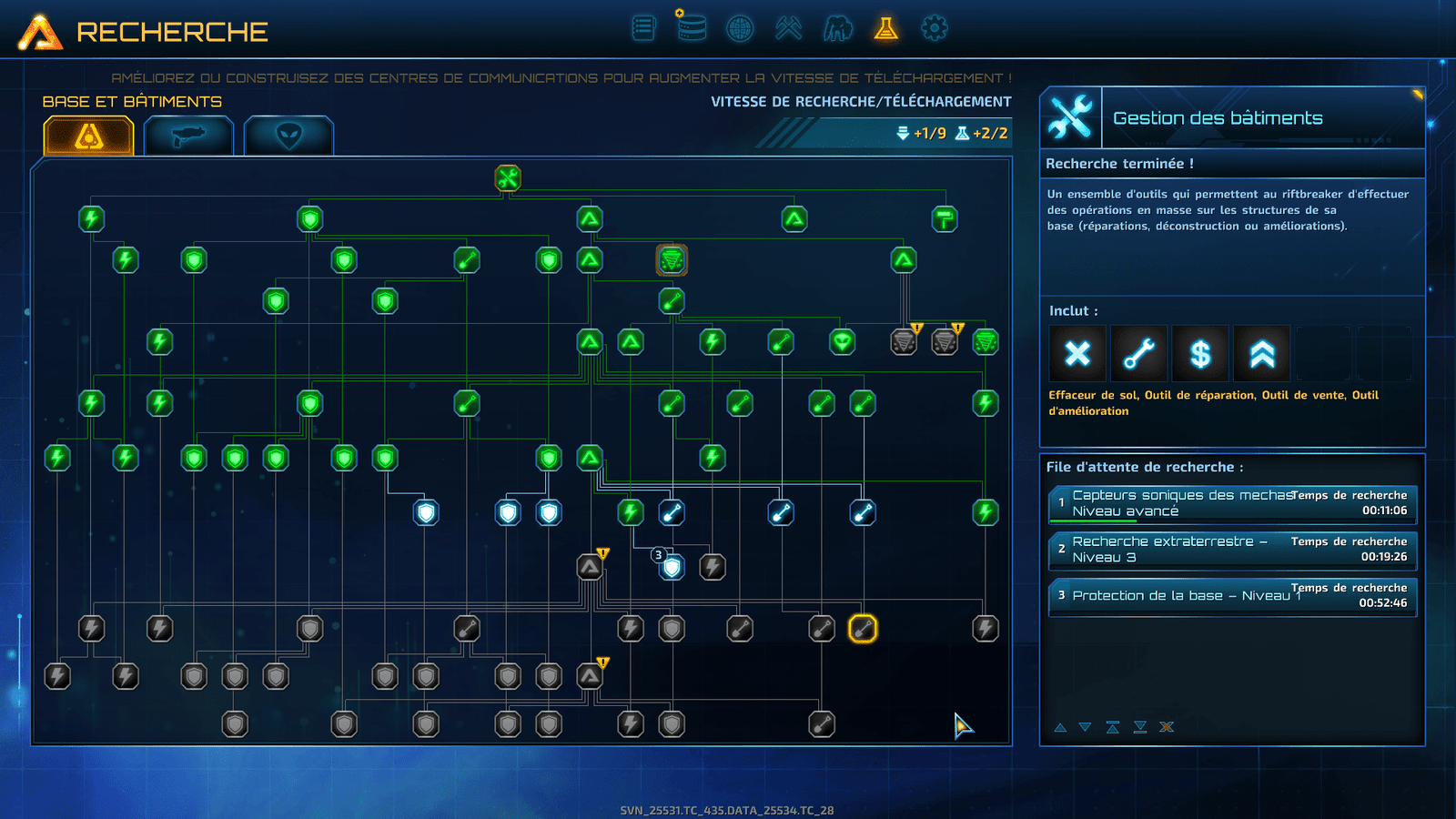Open the database icon with the notification badge

[691, 27]
